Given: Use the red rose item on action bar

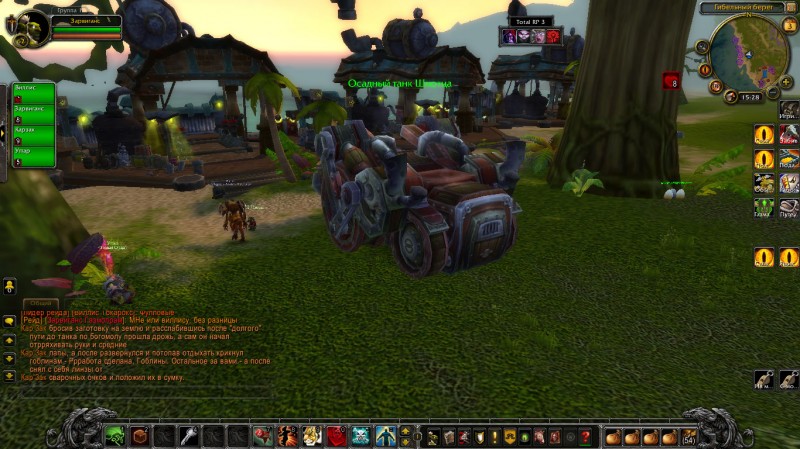Looking at the screenshot, I should (x=263, y=435).
